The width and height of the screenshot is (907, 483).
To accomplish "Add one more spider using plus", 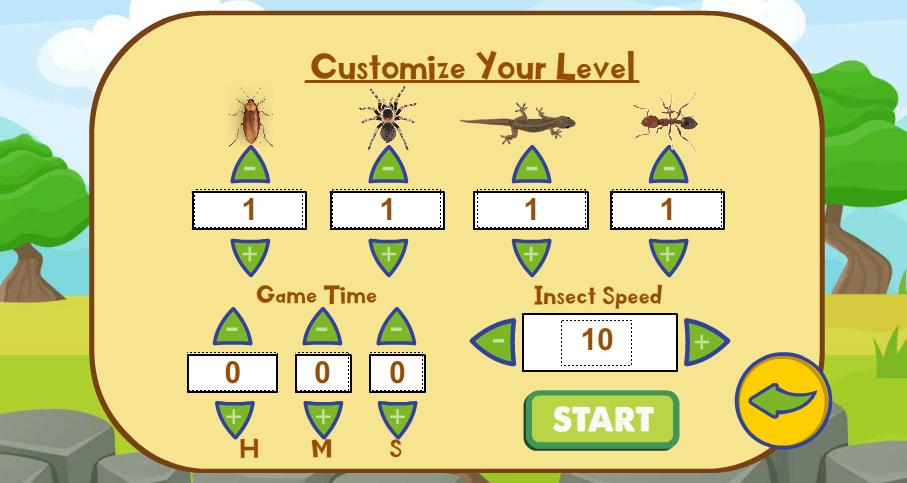I will point(388,255).
